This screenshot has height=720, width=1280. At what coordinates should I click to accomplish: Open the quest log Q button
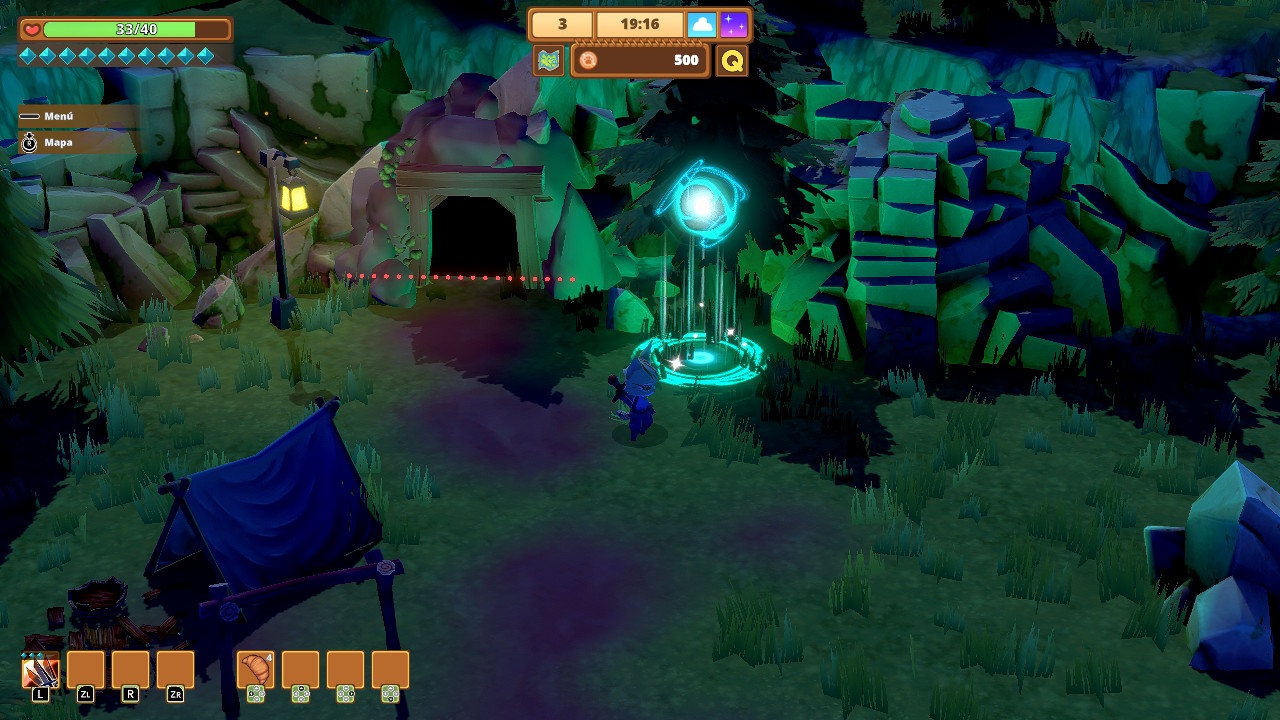pyautogui.click(x=732, y=61)
